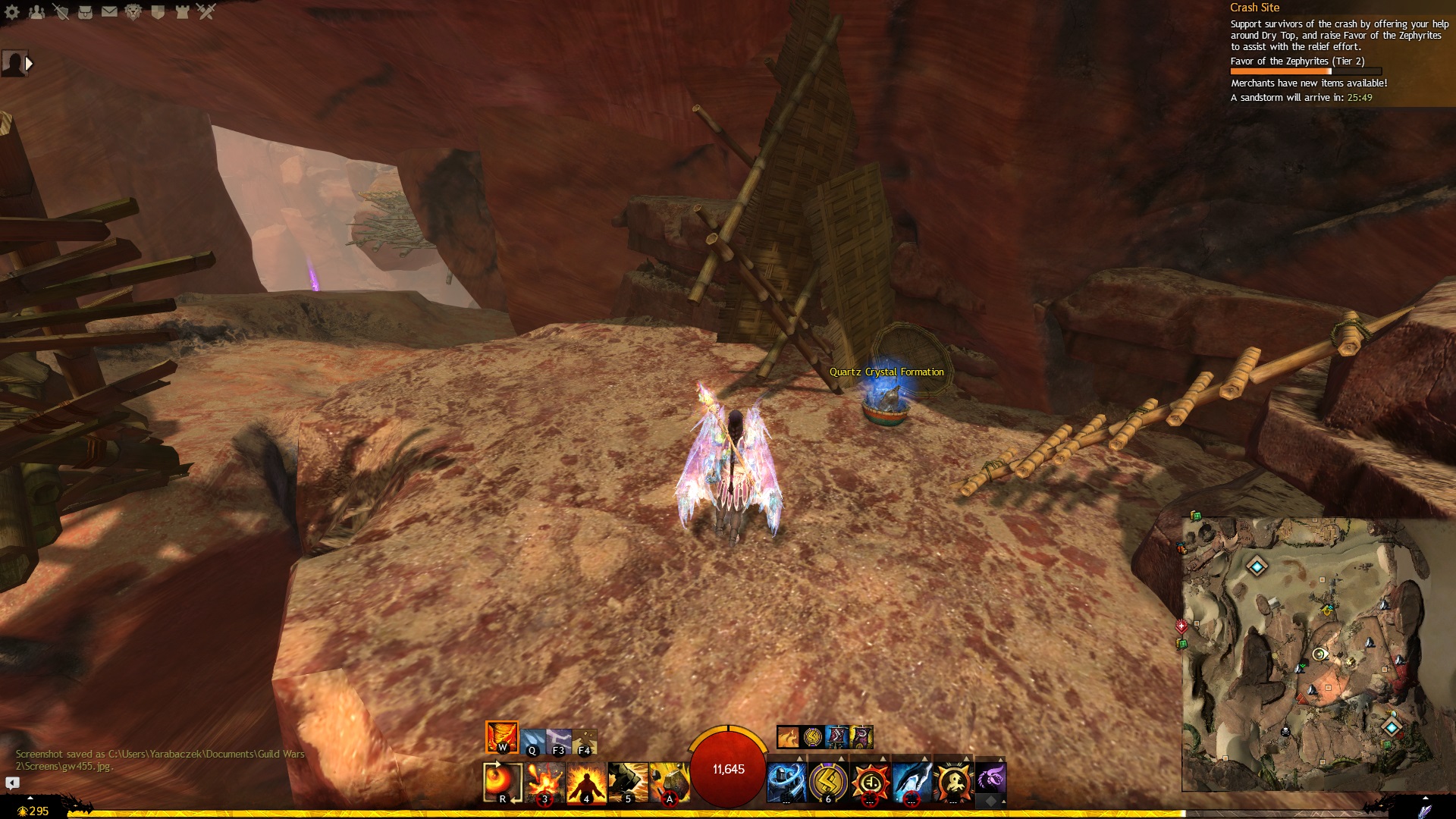The image size is (1456, 819).
Task: Open the Contacts and LFG panel
Action: point(36,11)
